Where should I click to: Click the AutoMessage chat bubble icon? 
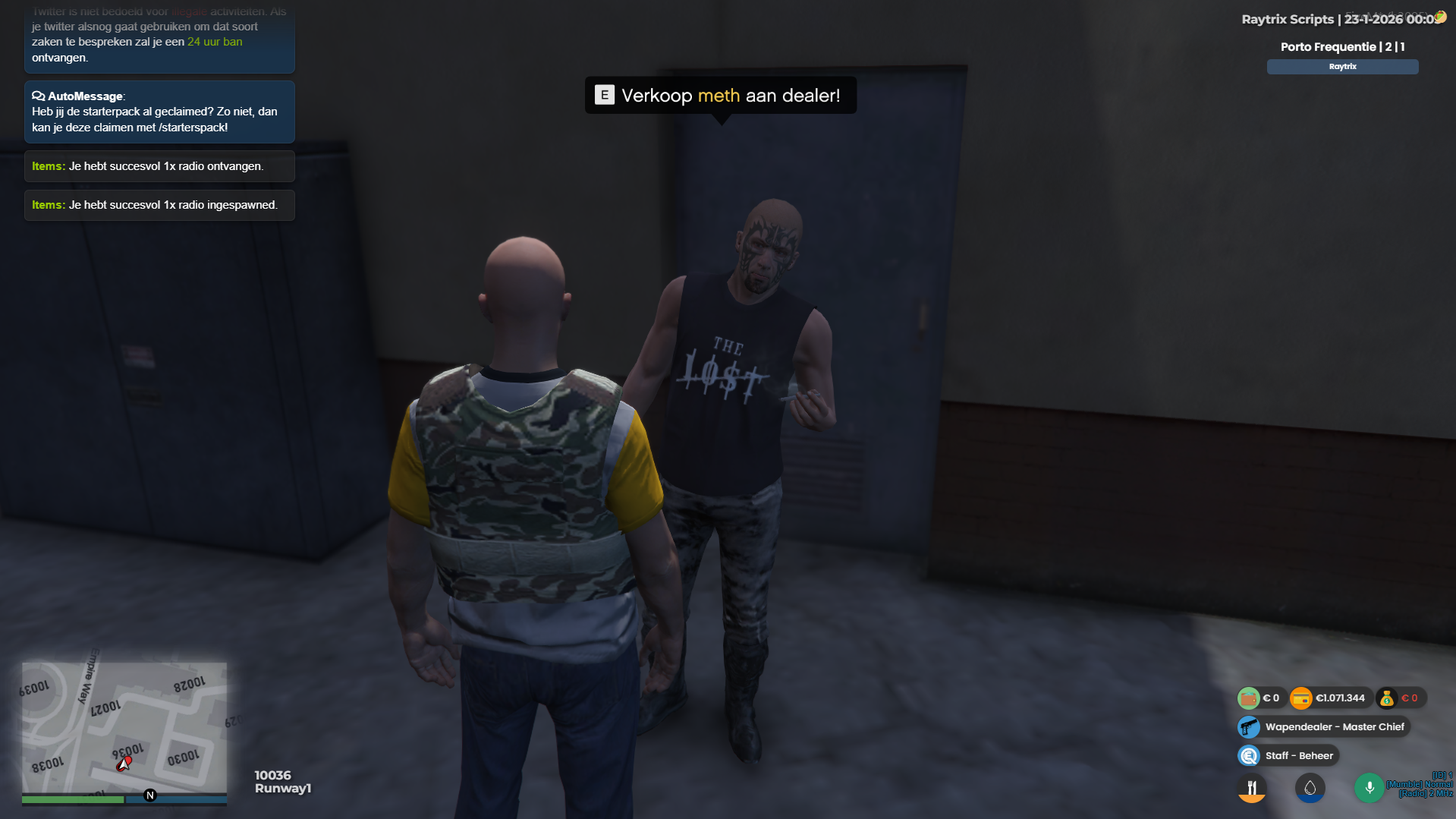(37, 96)
